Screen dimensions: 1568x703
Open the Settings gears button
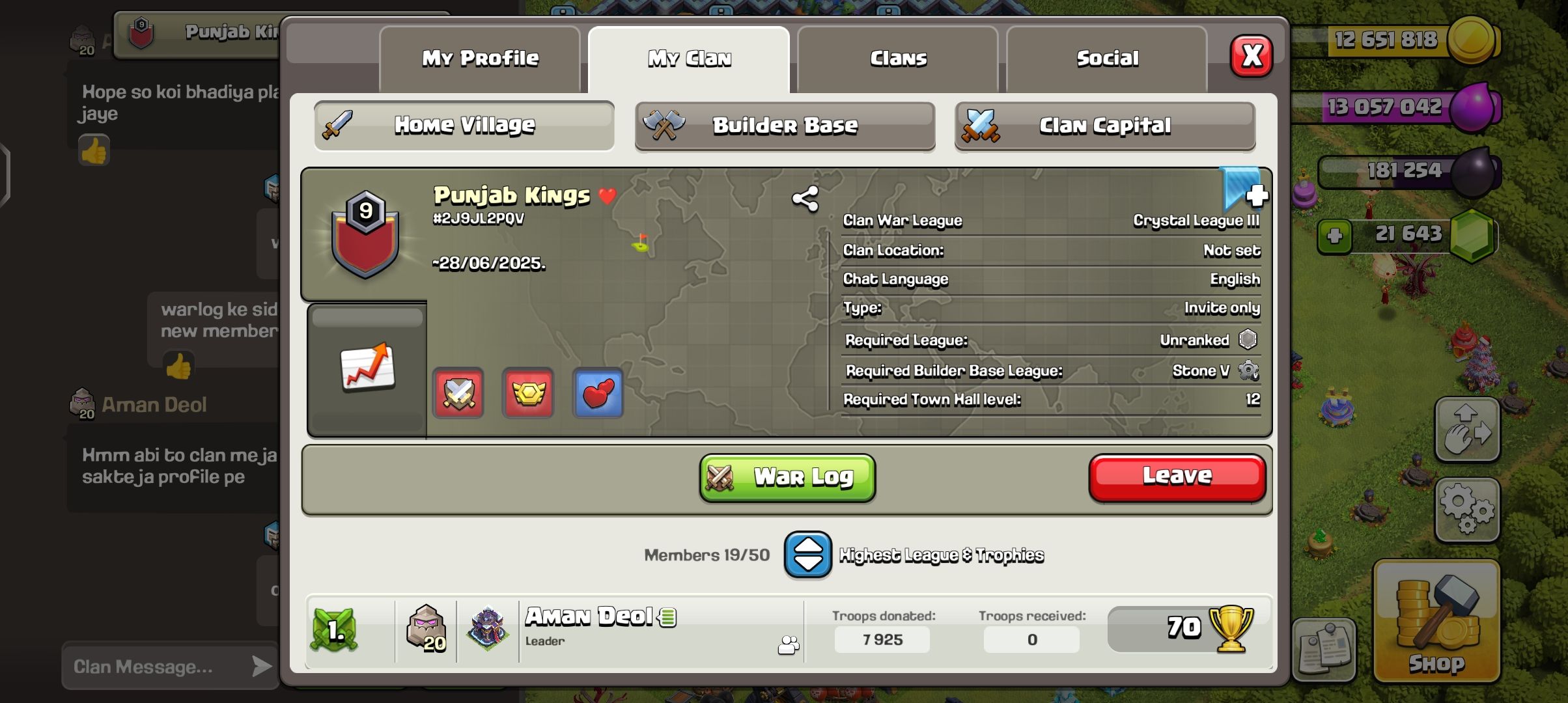click(x=1467, y=510)
